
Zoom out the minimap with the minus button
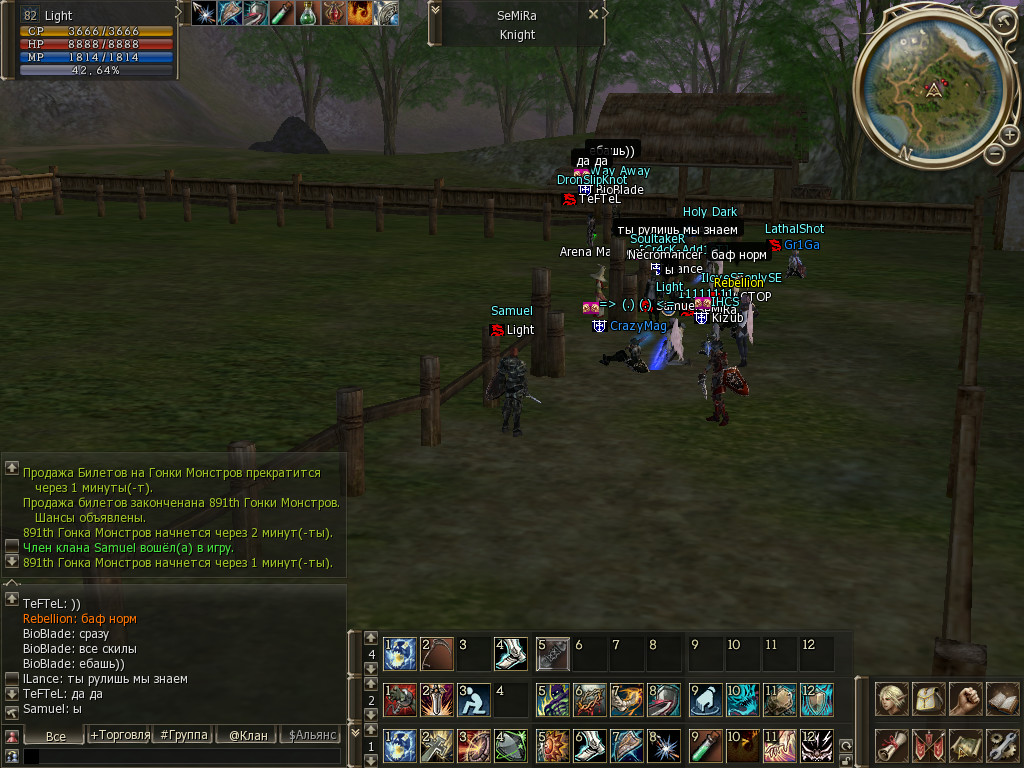[994, 153]
